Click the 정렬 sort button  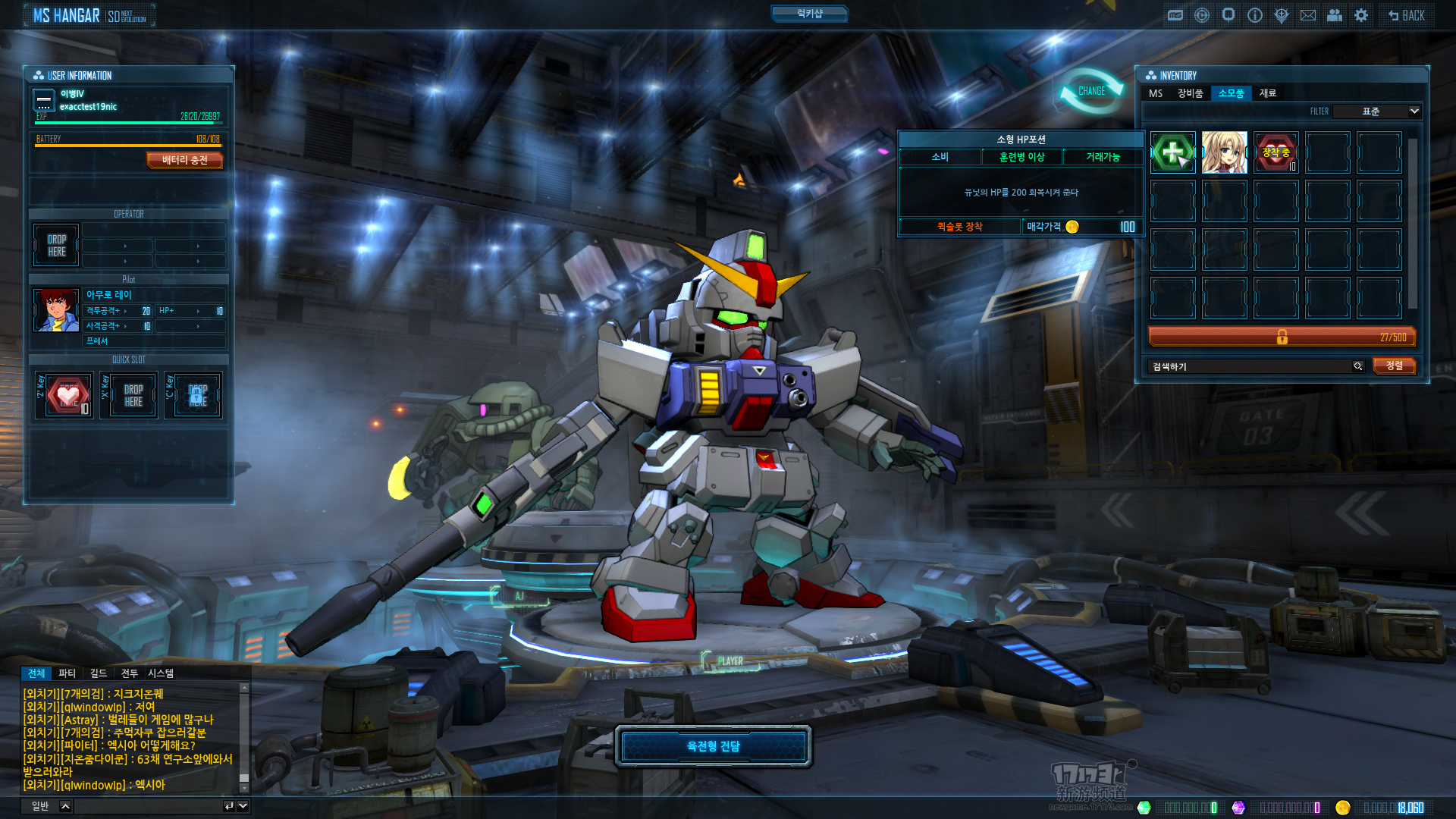[x=1394, y=366]
